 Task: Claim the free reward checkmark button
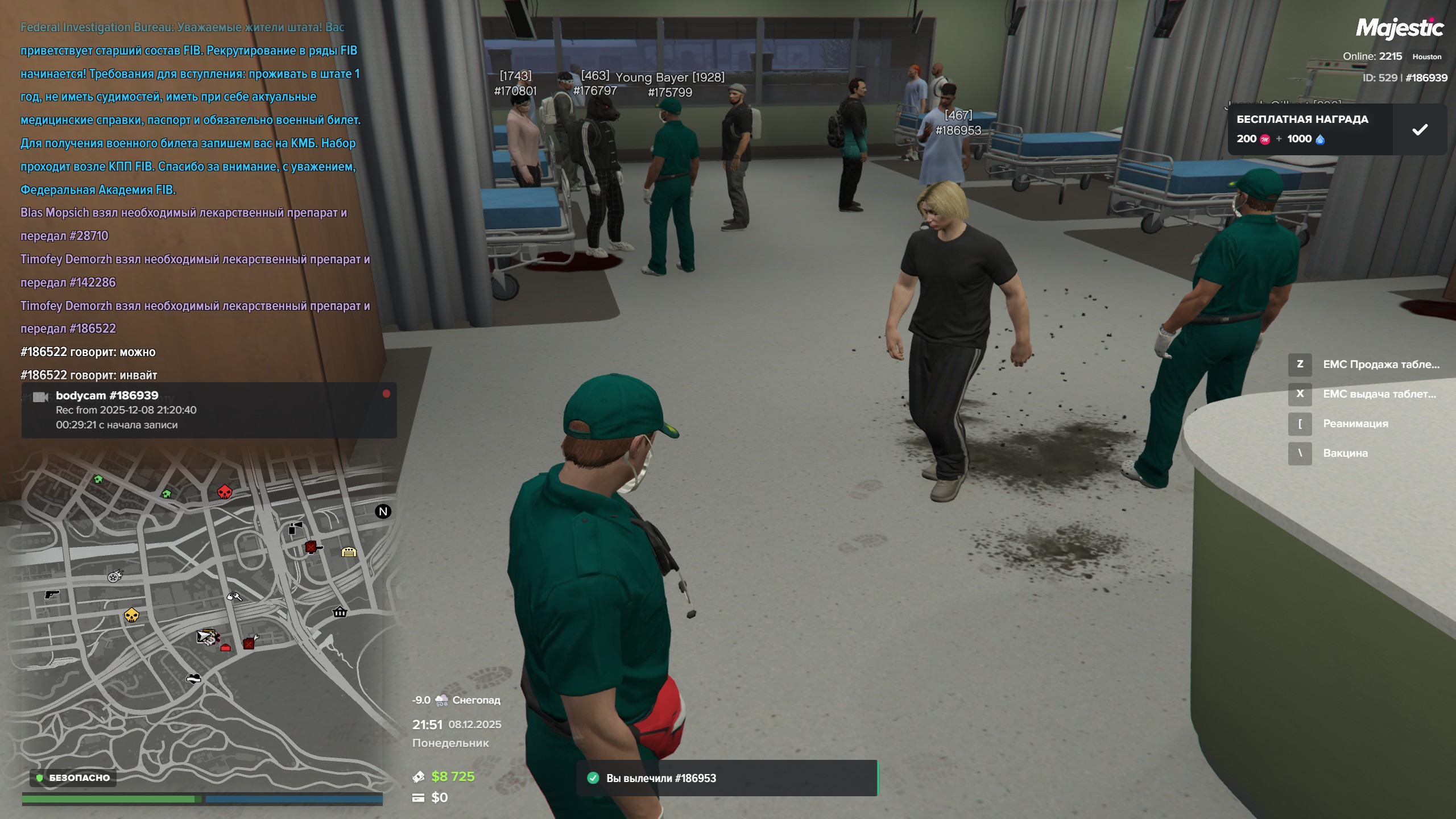1420,130
